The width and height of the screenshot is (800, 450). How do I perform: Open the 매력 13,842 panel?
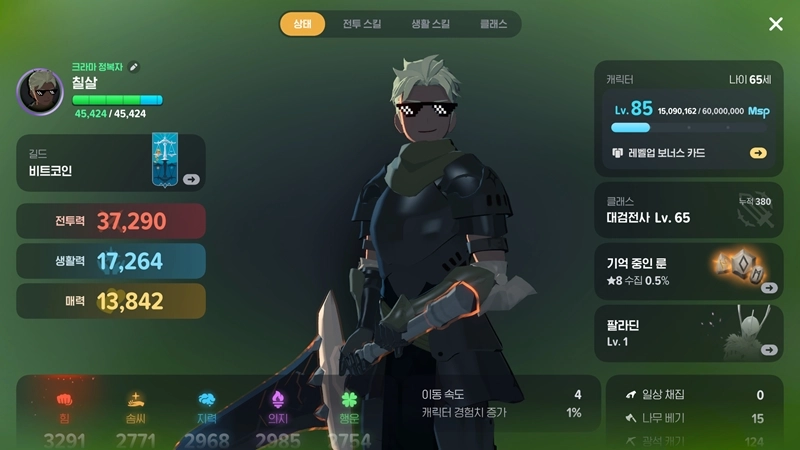pyautogui.click(x=111, y=301)
